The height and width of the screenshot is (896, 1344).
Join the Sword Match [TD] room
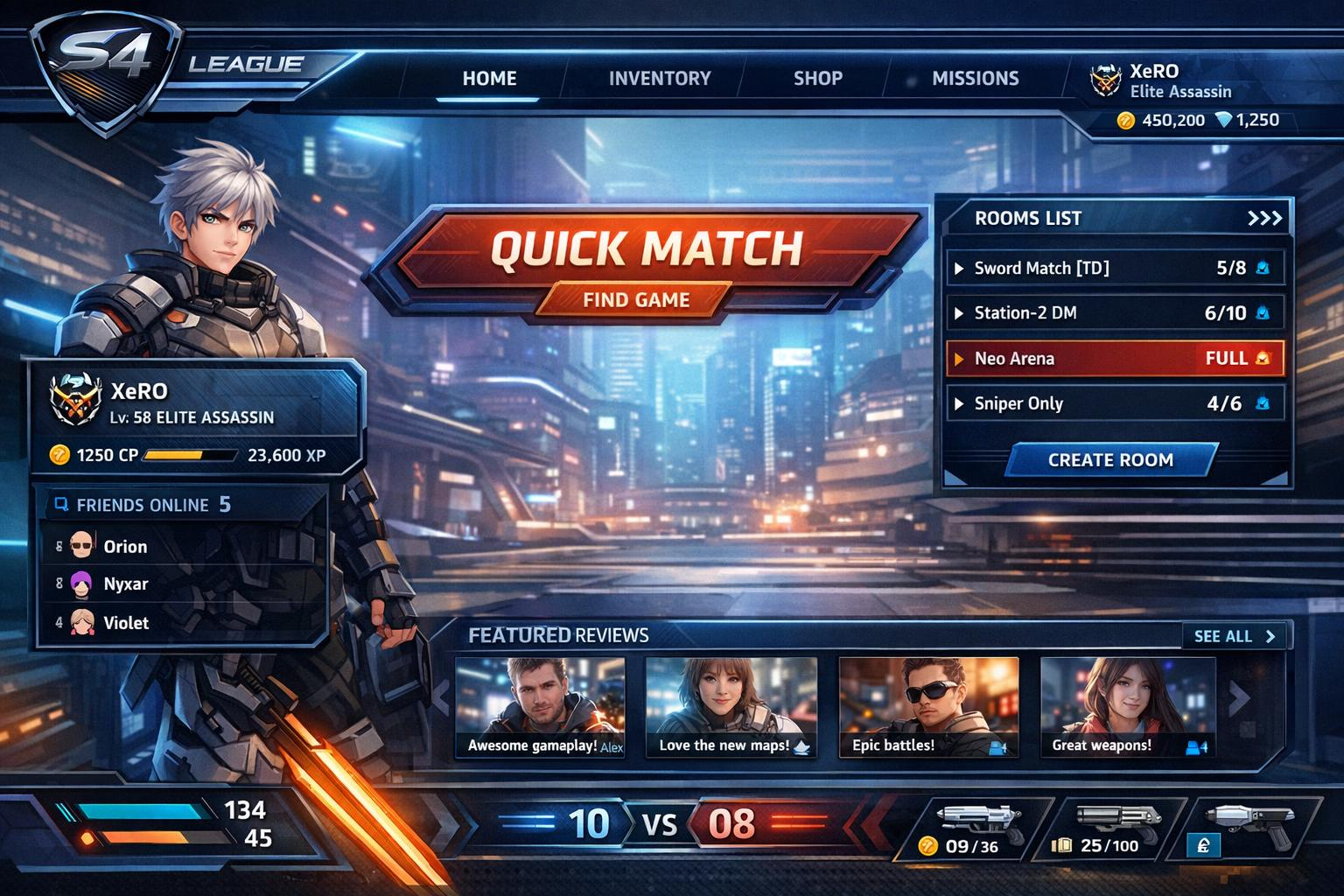pyautogui.click(x=1115, y=269)
